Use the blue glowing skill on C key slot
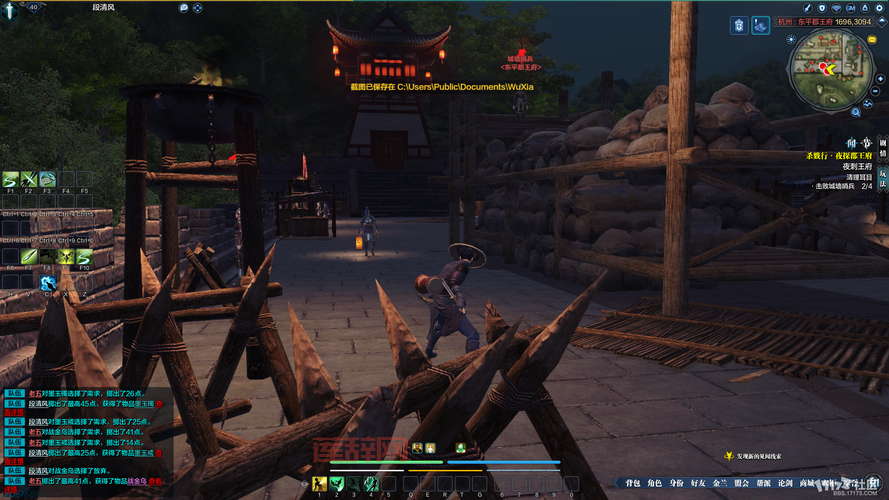The image size is (889, 500). (48, 283)
